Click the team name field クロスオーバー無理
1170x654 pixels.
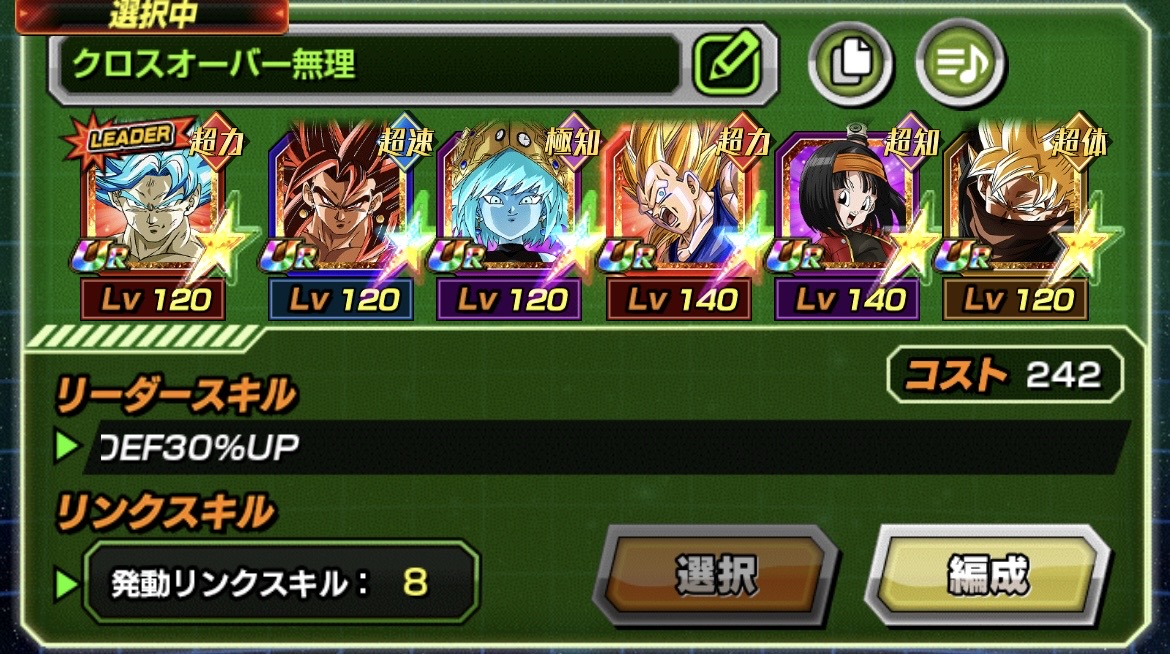coord(370,64)
